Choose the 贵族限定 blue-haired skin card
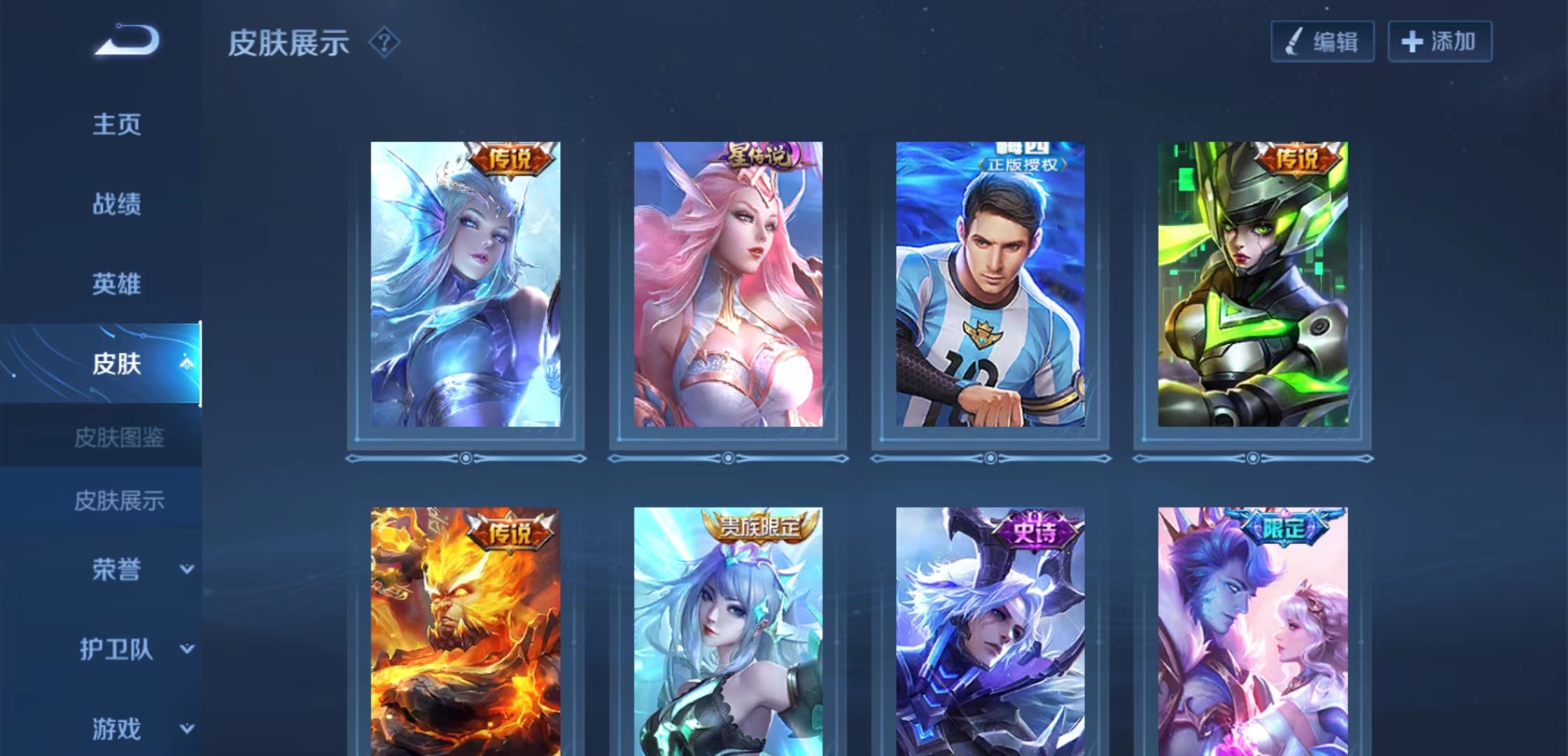 pyautogui.click(x=728, y=630)
